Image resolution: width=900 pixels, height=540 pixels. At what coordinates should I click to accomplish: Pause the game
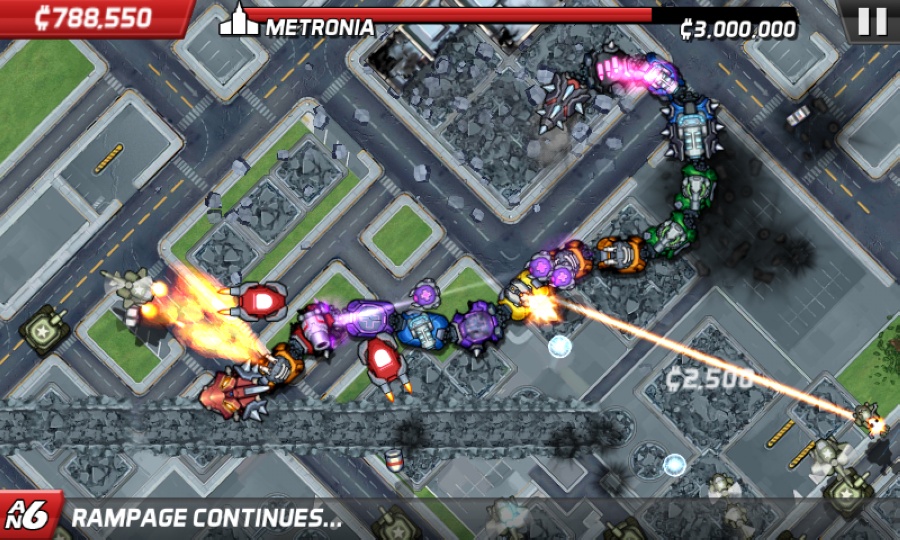(871, 20)
